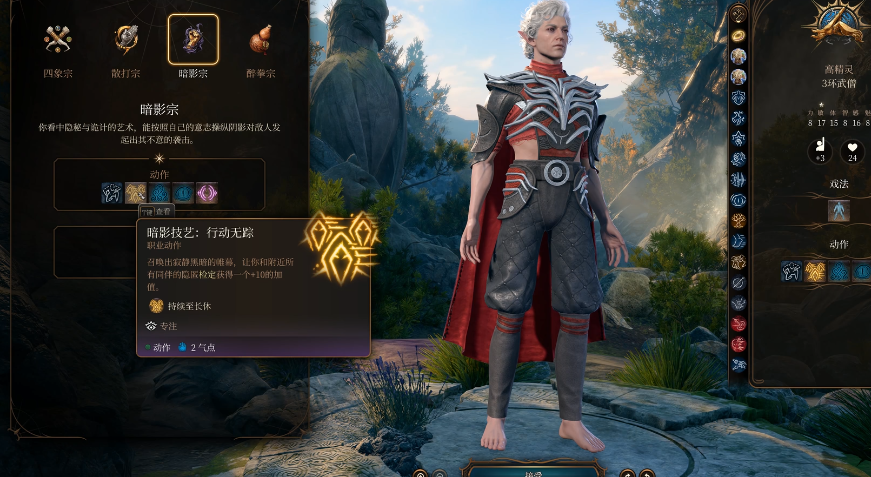Select the Way of Shadow subclass (暗影宗)
871x477 pixels.
point(192,40)
